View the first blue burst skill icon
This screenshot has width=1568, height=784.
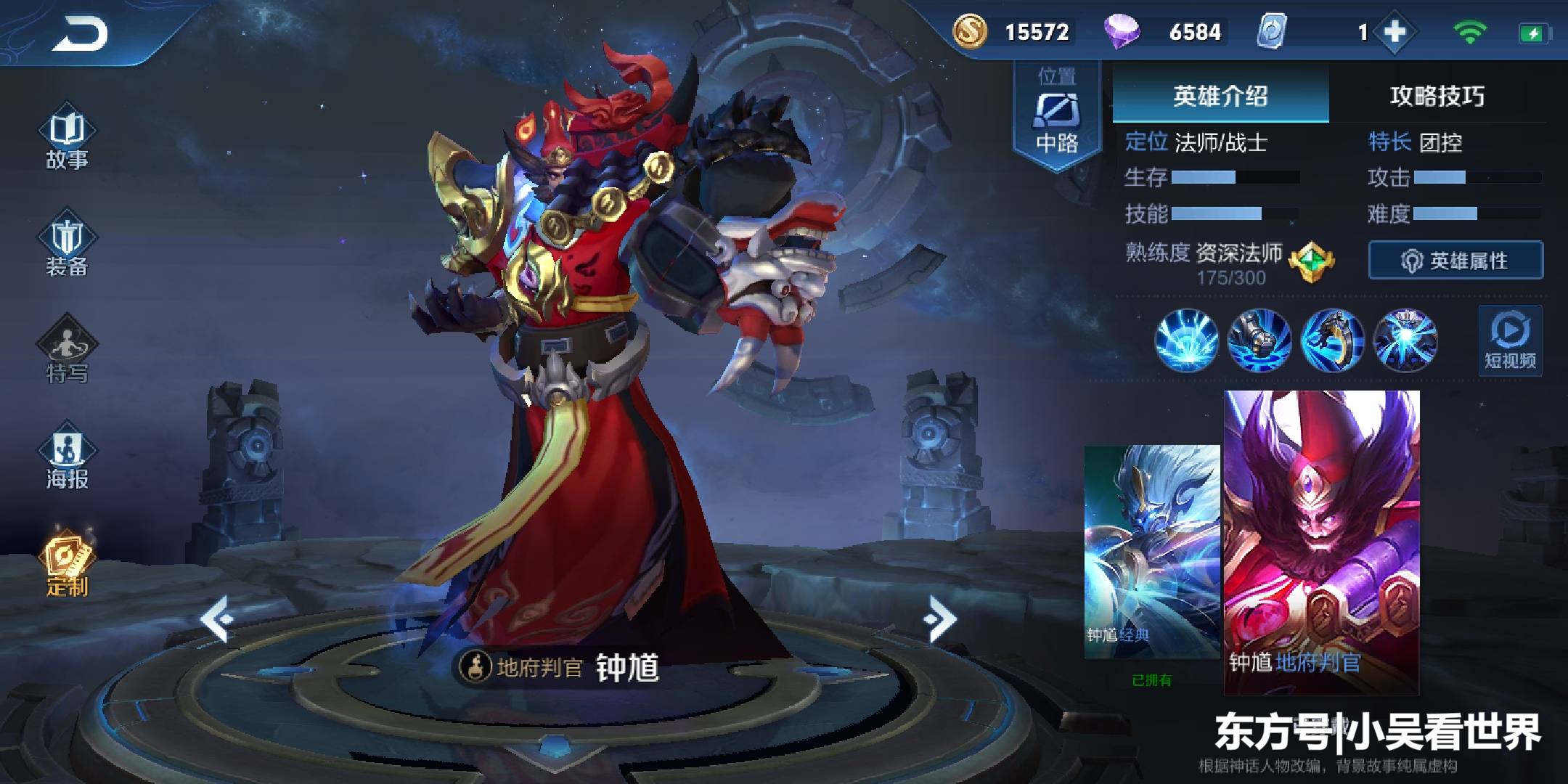[x=1186, y=340]
